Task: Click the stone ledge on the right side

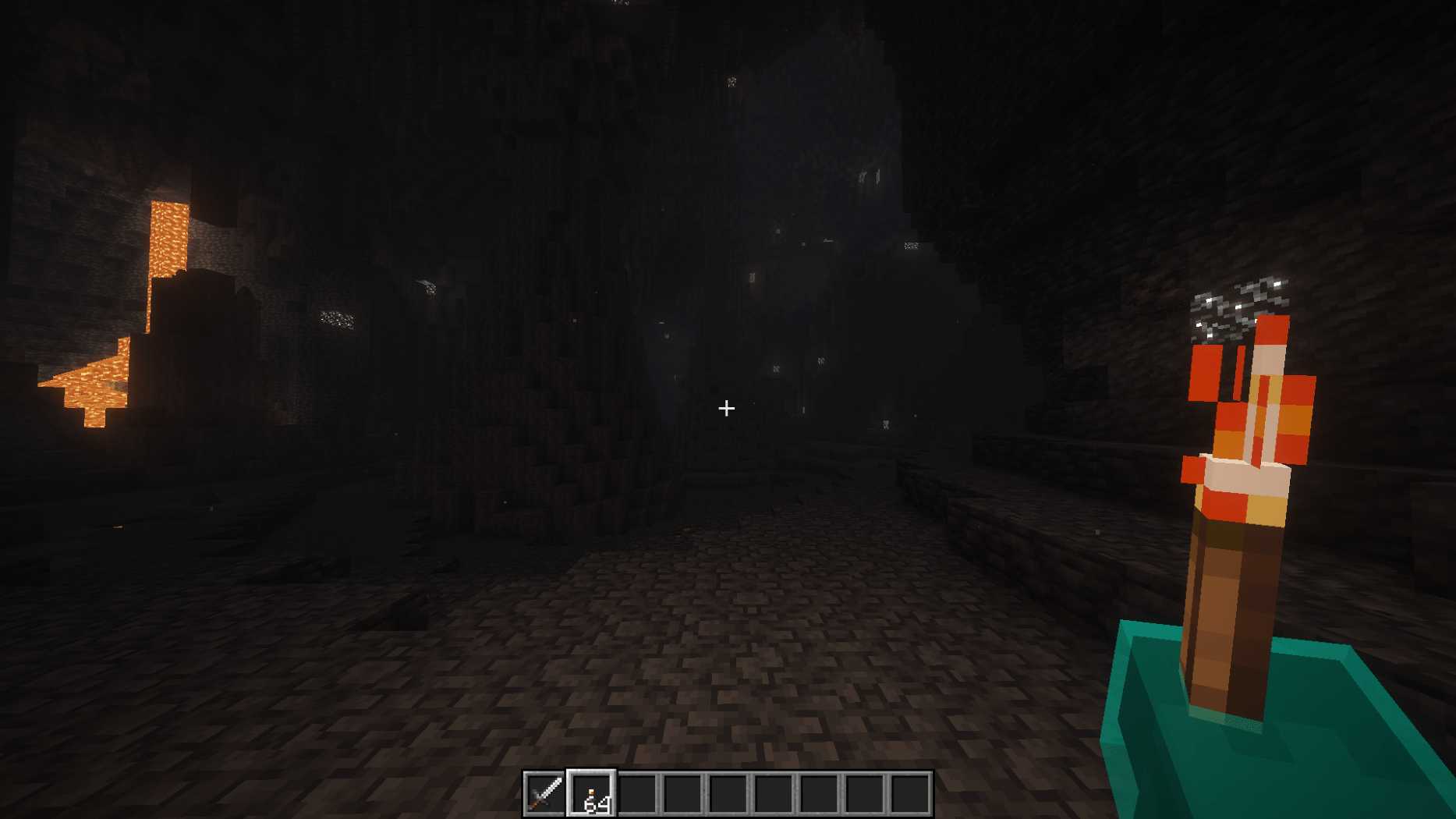Action: tap(1014, 523)
